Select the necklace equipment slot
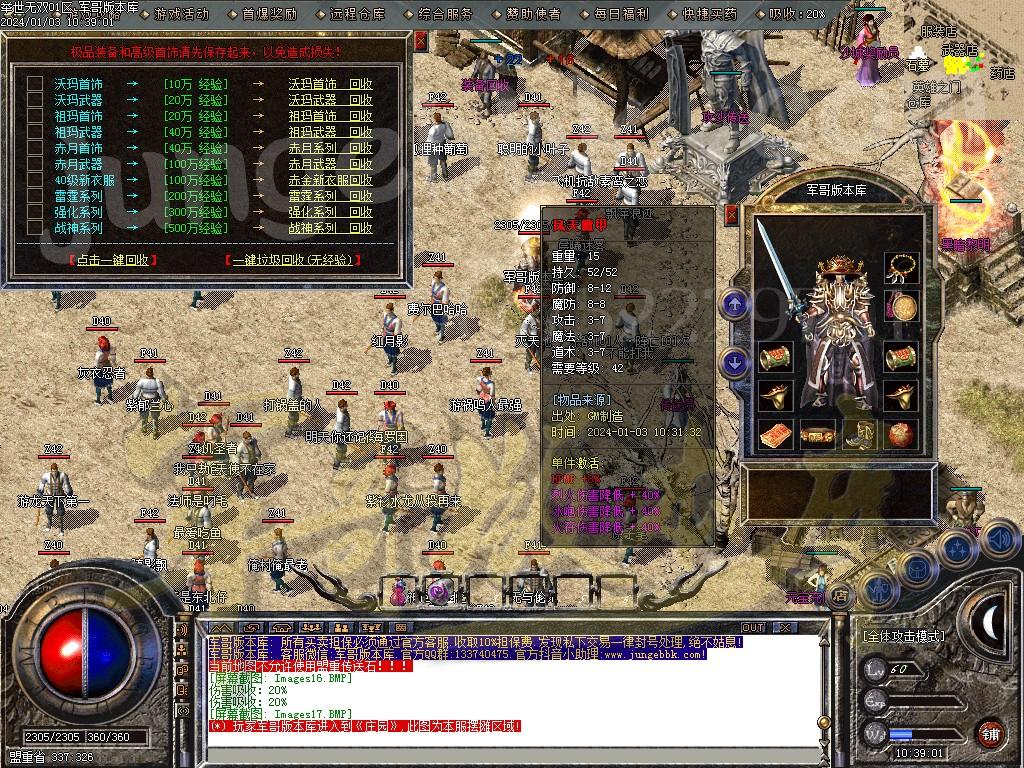1024x768 pixels. (x=902, y=267)
